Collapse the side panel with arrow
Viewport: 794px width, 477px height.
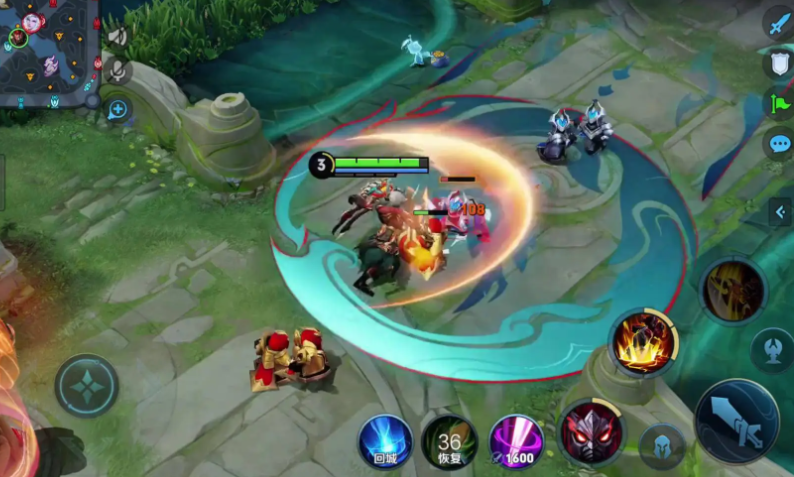[x=780, y=211]
